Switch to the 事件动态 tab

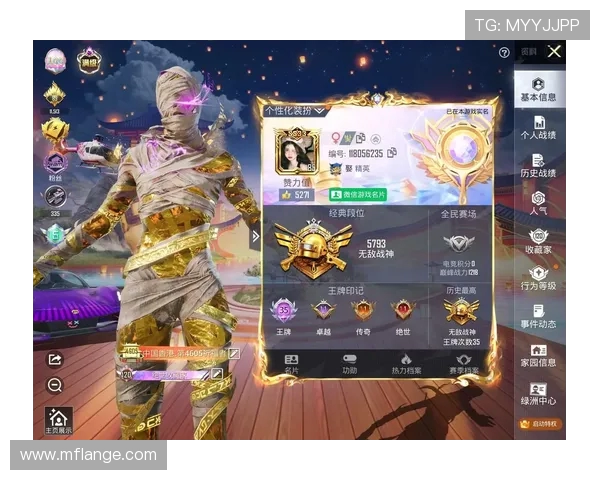pos(538,317)
